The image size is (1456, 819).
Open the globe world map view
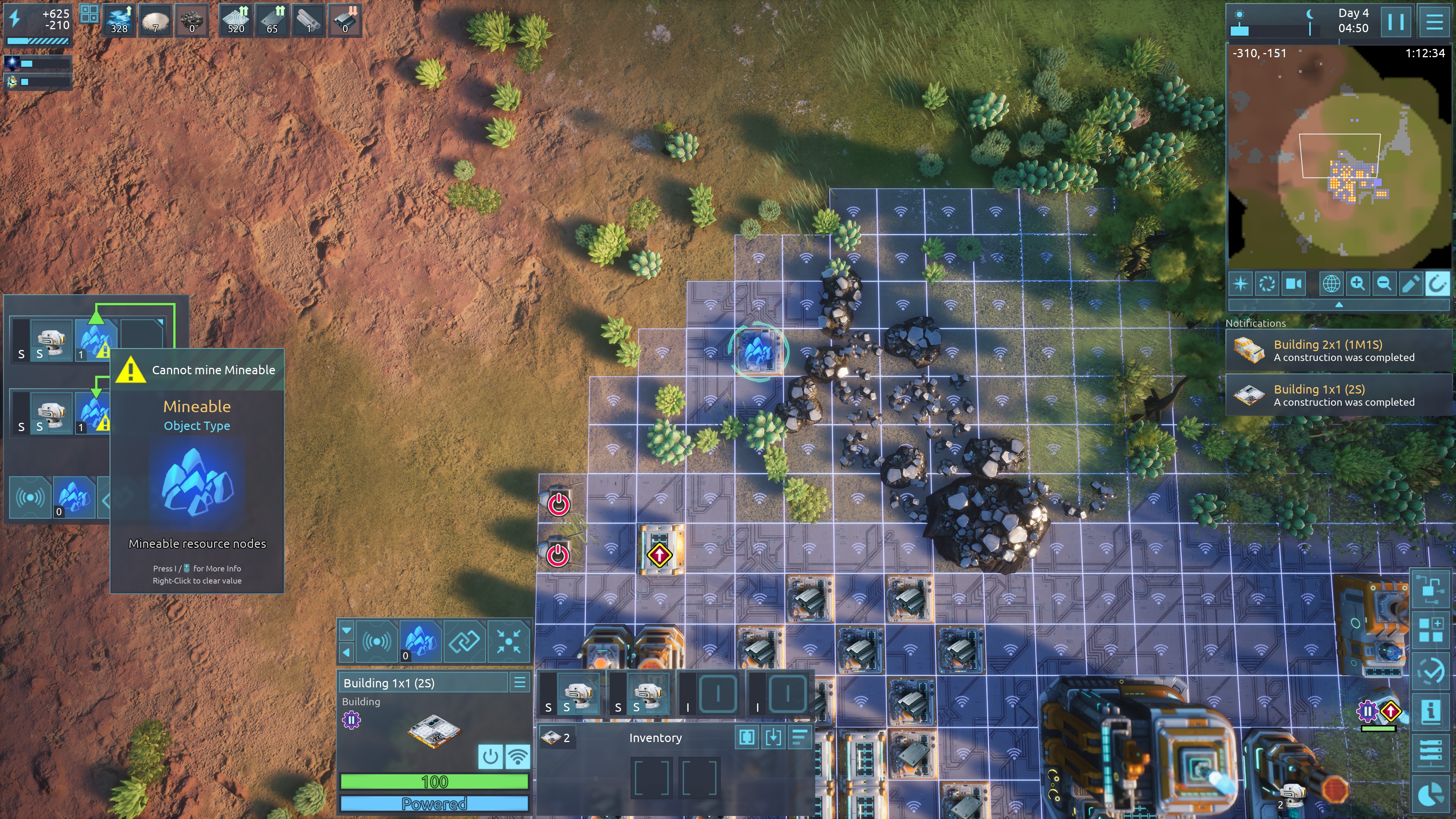[1331, 284]
